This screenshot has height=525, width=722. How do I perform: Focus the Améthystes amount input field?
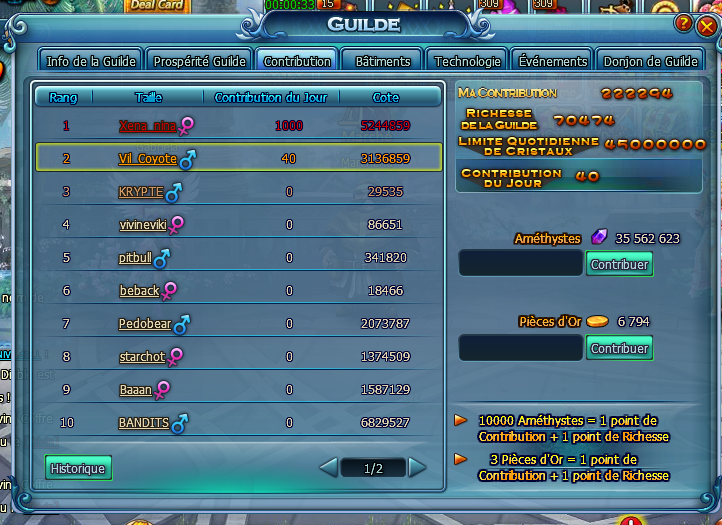pos(520,264)
